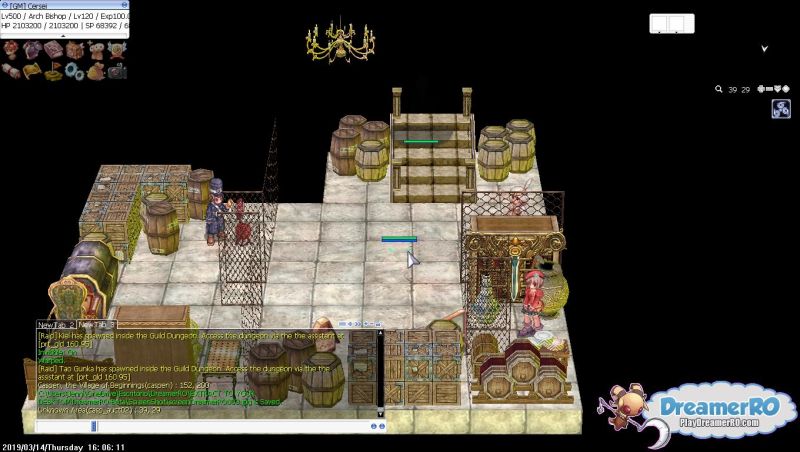Activate the blue swirl skill icon

[x=780, y=110]
